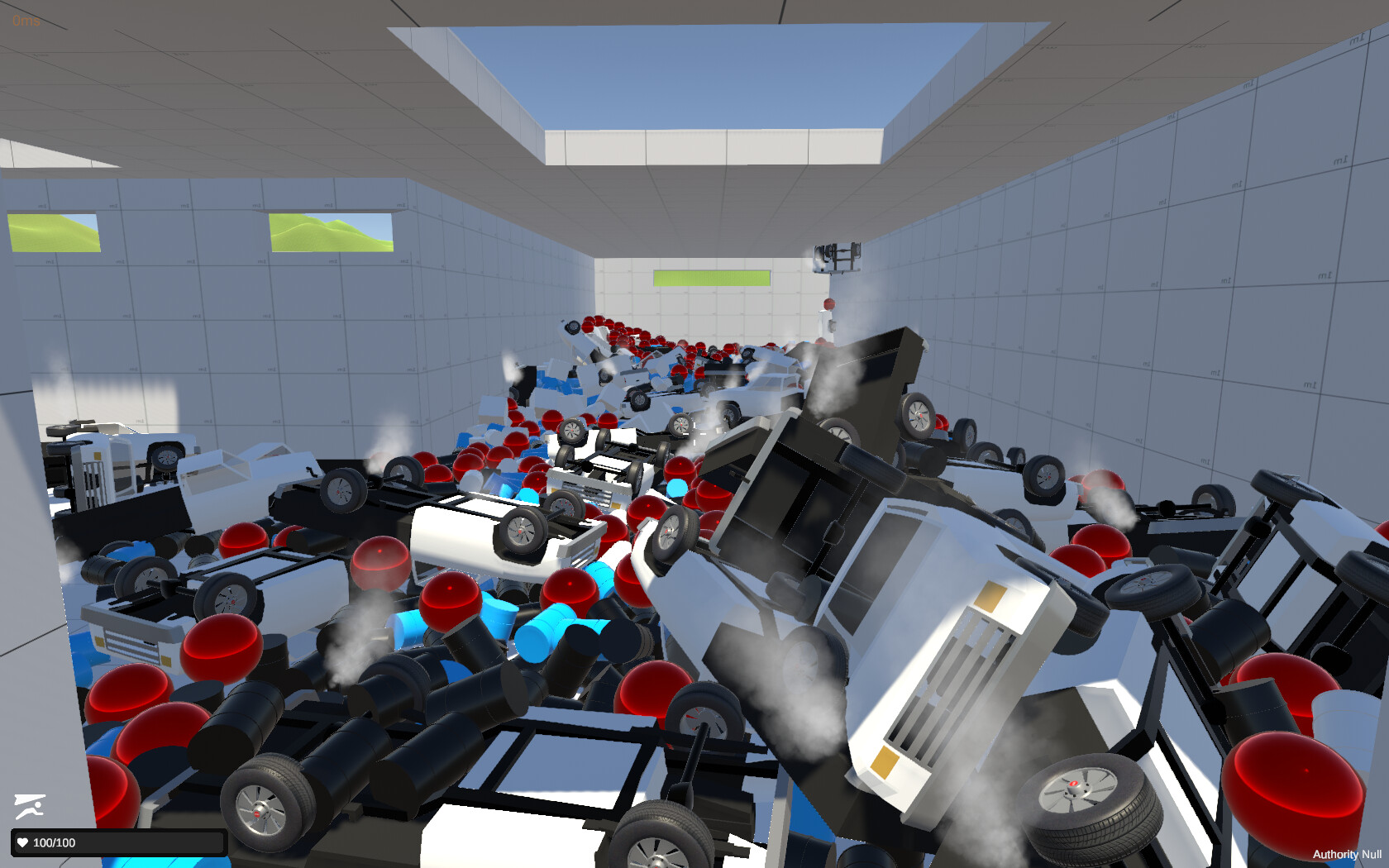
Task: Click the security camera mounted on the wall
Action: 837,252
